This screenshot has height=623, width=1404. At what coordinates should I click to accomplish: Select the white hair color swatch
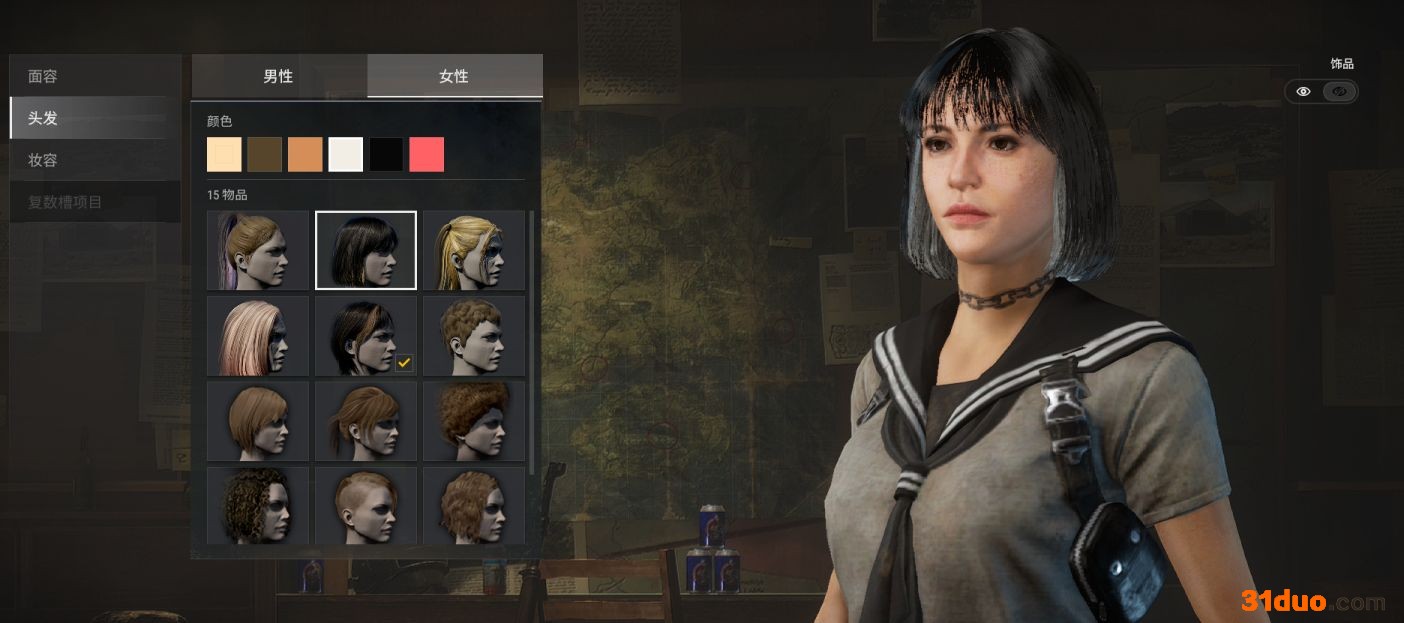click(x=346, y=155)
